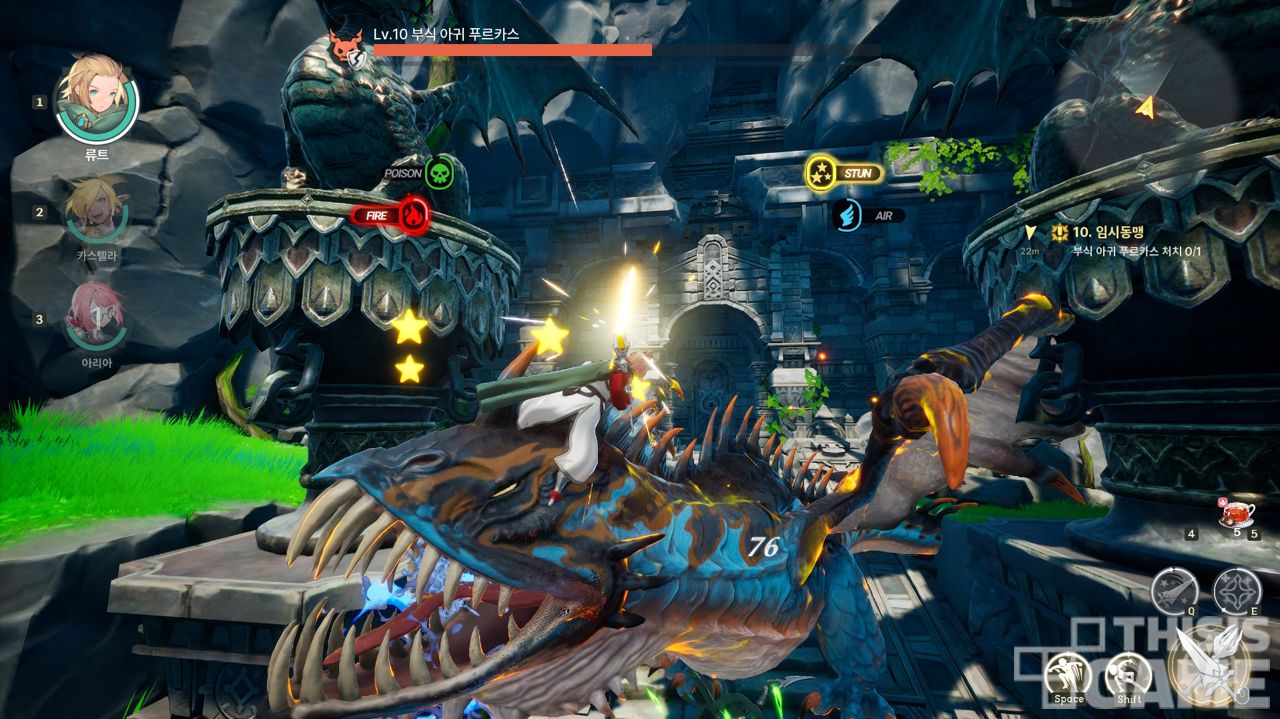Trigger the four-pointed star skill icon

coord(1237,590)
